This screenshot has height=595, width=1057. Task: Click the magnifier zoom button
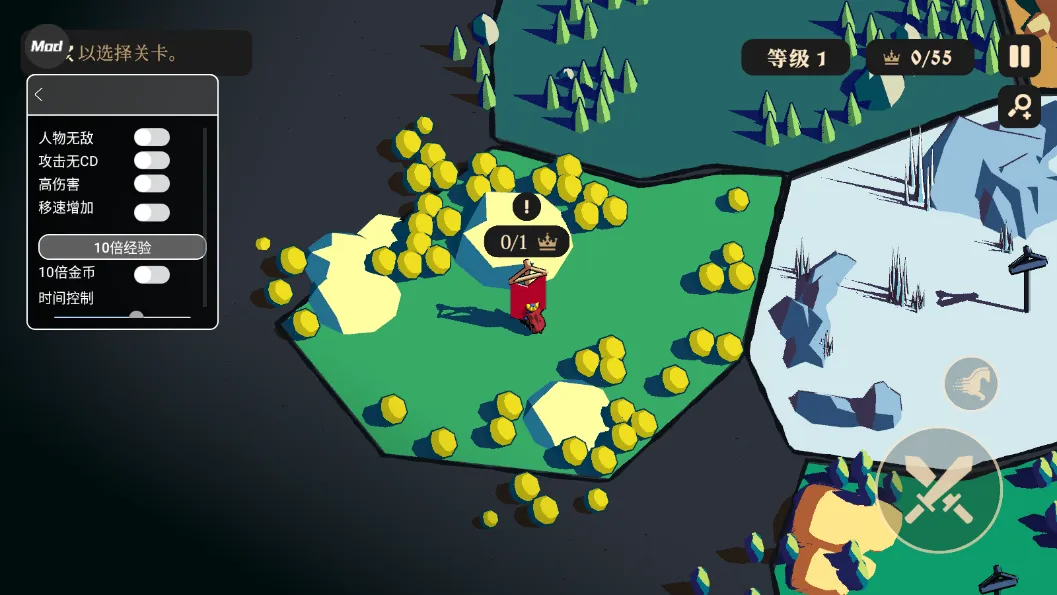pyautogui.click(x=1019, y=106)
